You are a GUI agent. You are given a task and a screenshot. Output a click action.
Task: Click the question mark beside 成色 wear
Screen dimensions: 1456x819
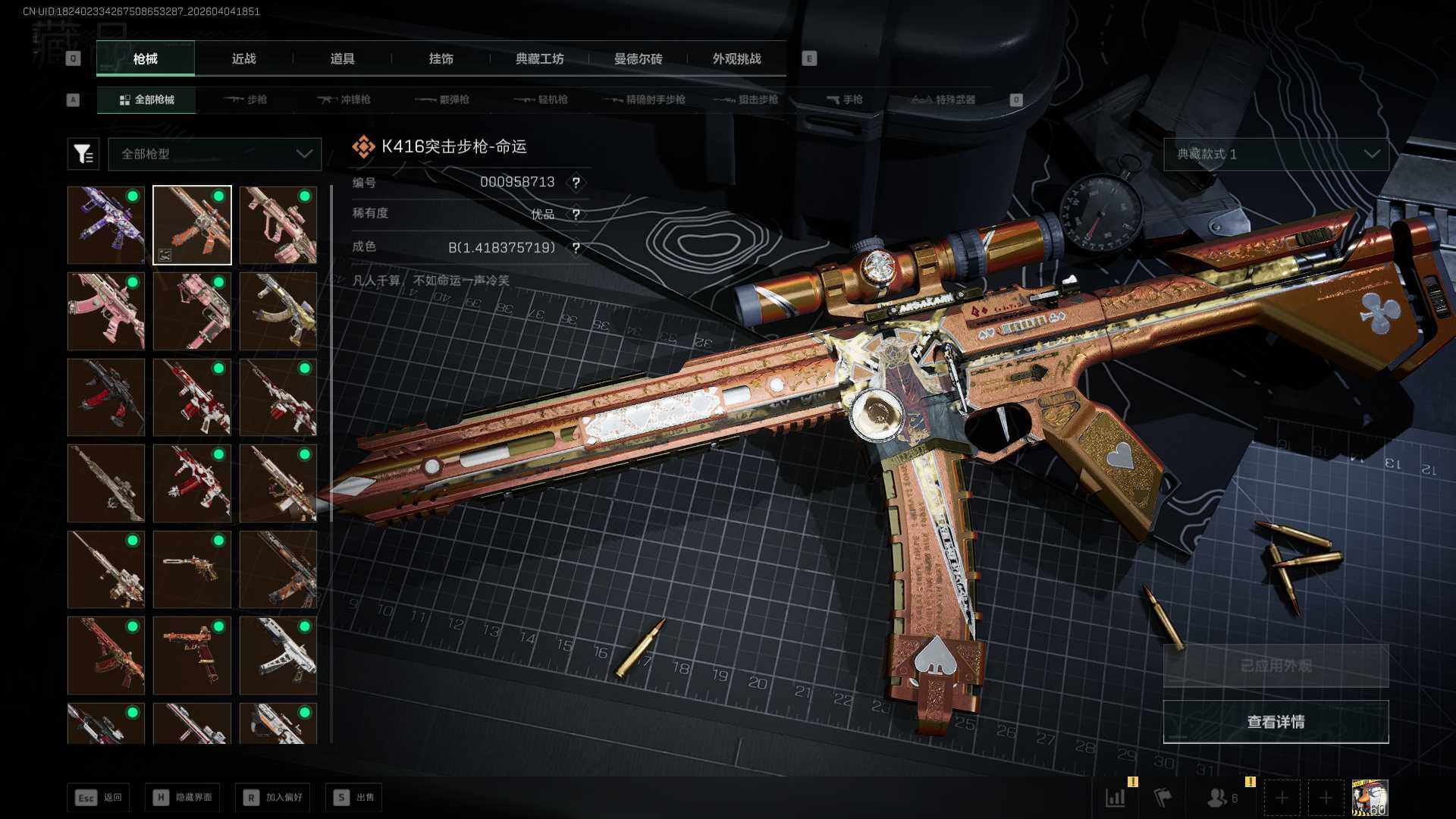(x=576, y=248)
